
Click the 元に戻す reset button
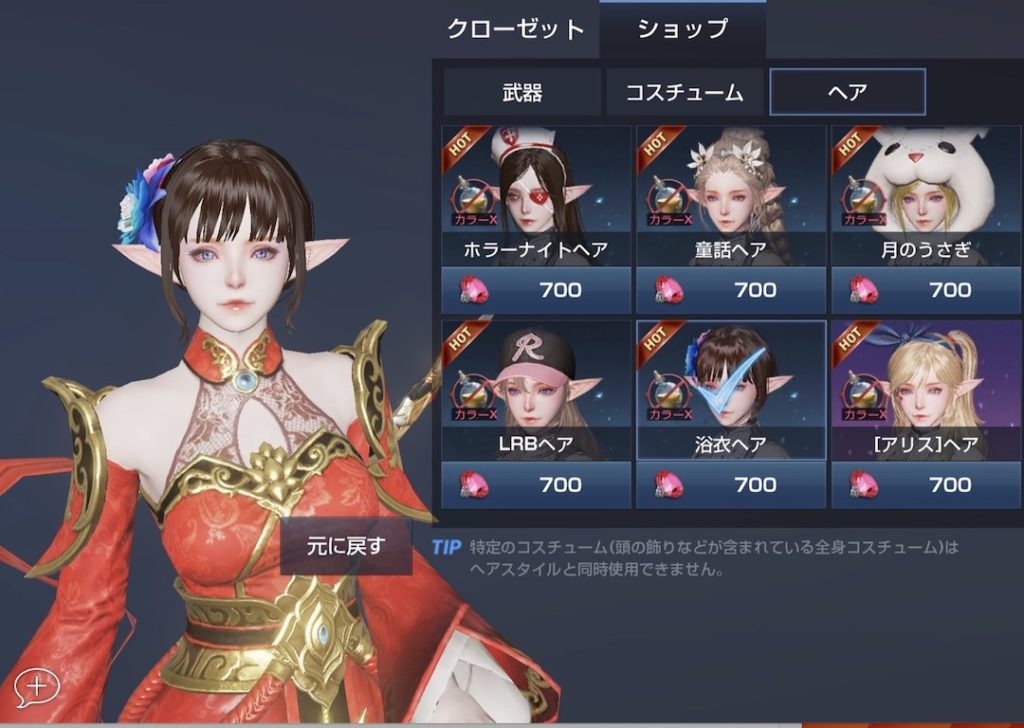tap(345, 546)
